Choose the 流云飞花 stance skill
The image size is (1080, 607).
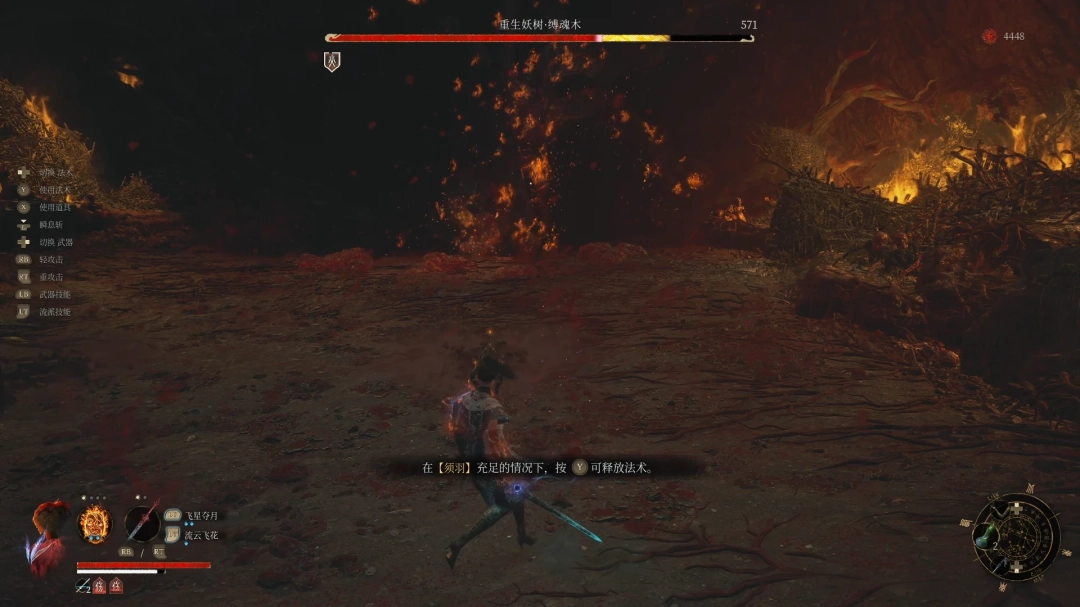click(x=201, y=535)
